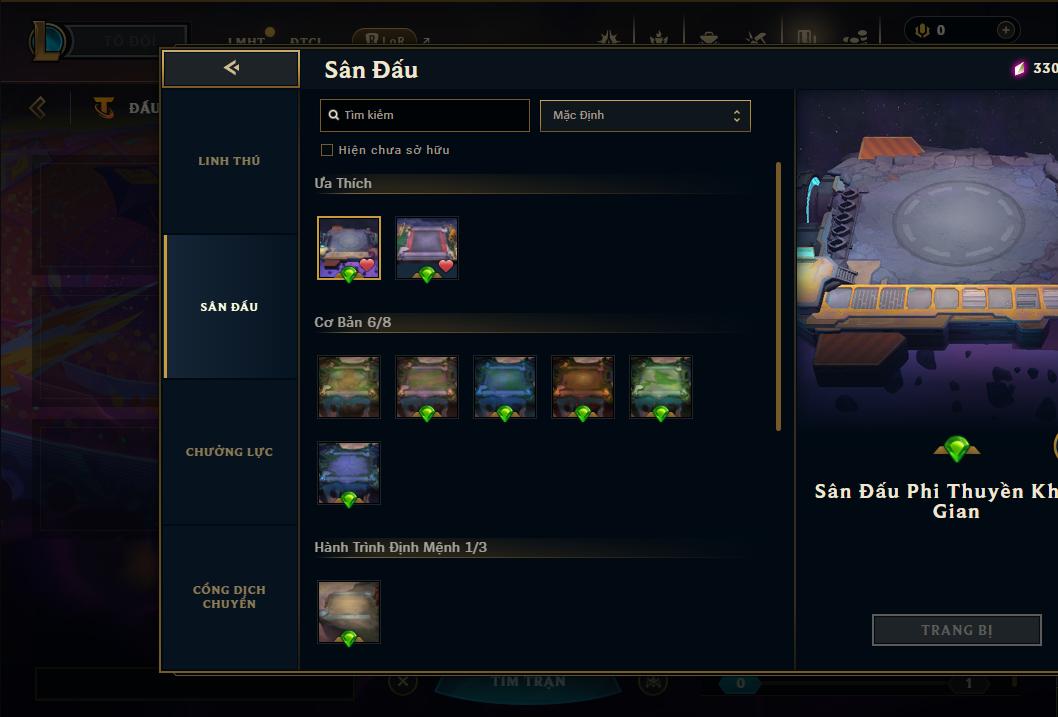
Task: Select the orange basic arena thumbnail
Action: coord(583,387)
